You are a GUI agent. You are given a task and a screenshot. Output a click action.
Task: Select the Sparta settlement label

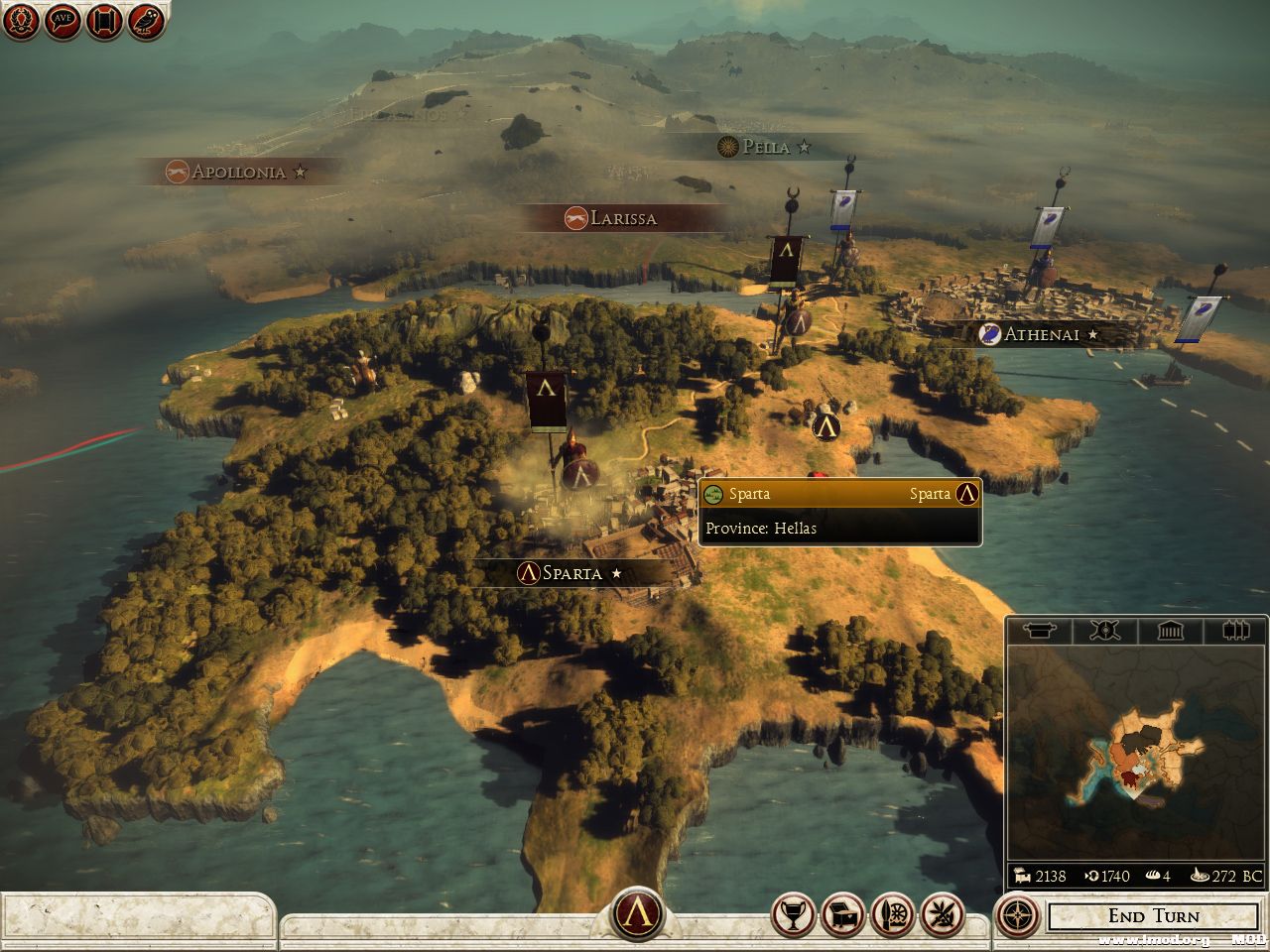pyautogui.click(x=571, y=573)
